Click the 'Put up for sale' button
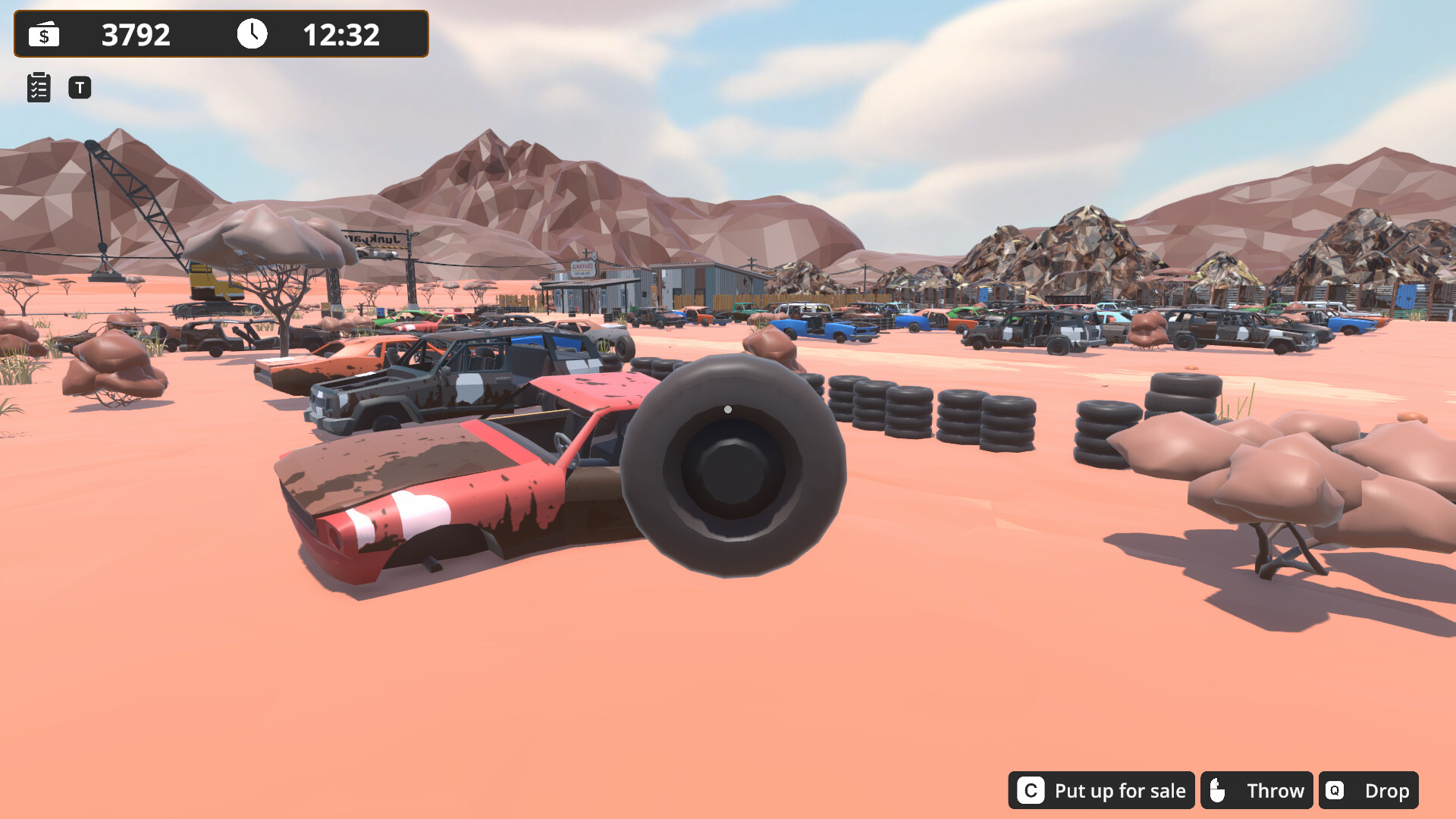Viewport: 1456px width, 819px height. tap(1120, 790)
